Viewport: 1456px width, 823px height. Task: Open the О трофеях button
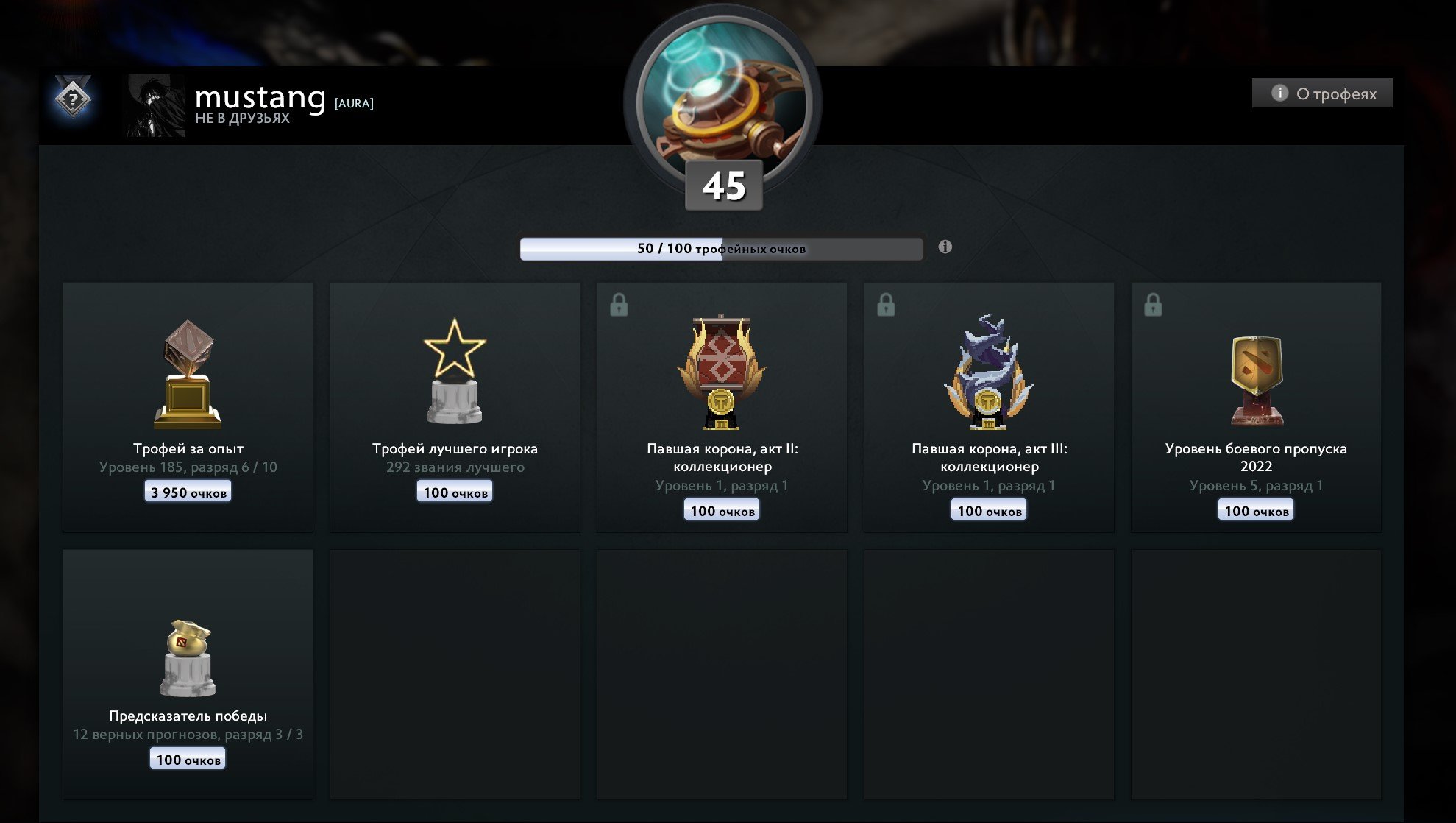click(x=1321, y=93)
